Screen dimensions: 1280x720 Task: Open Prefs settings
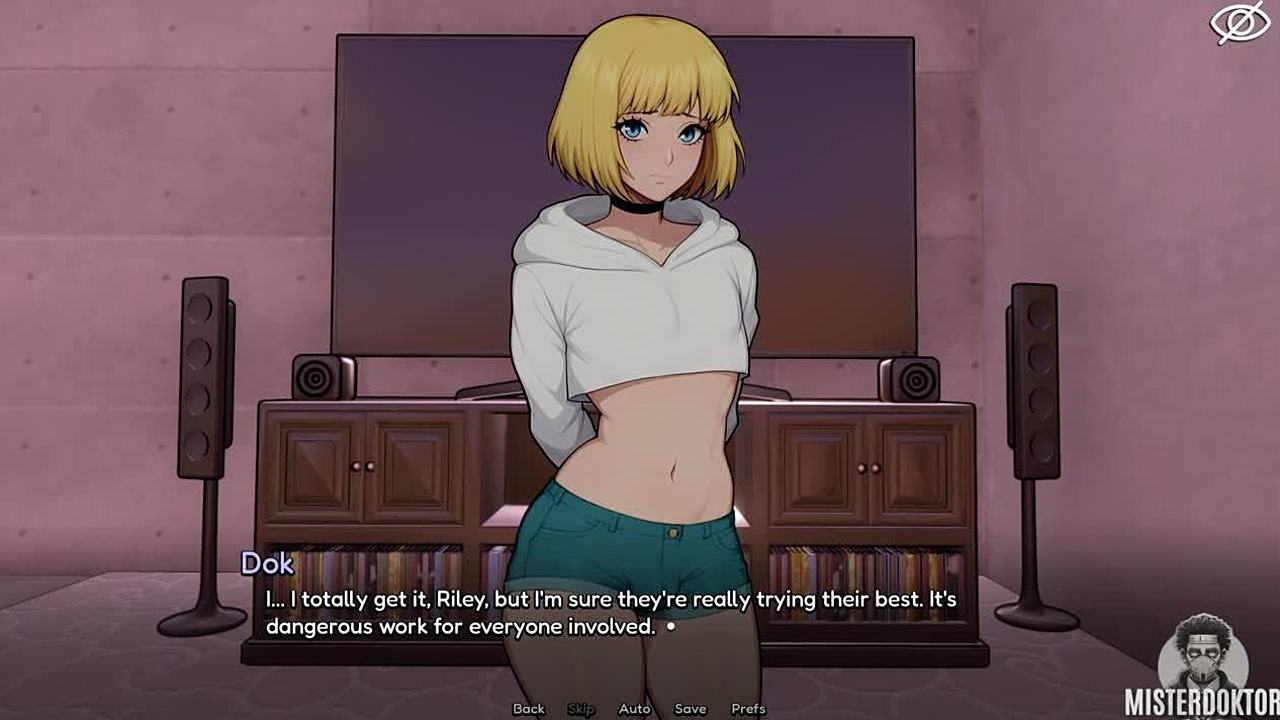click(x=748, y=709)
